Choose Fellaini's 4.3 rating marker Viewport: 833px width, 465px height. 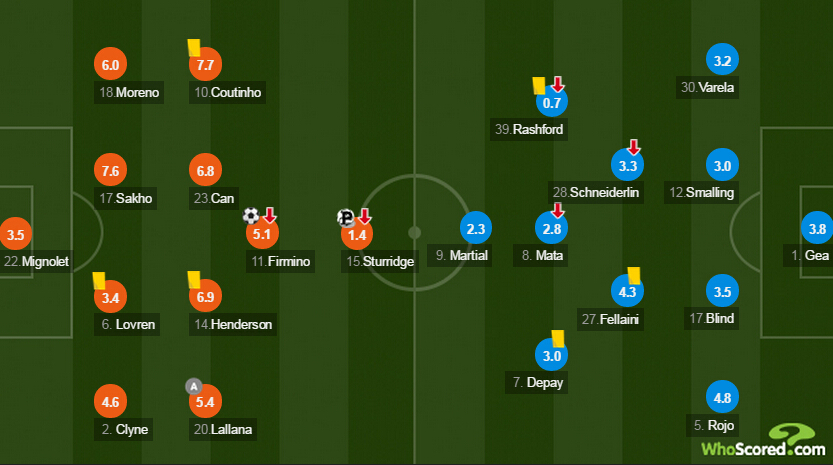pyautogui.click(x=628, y=293)
